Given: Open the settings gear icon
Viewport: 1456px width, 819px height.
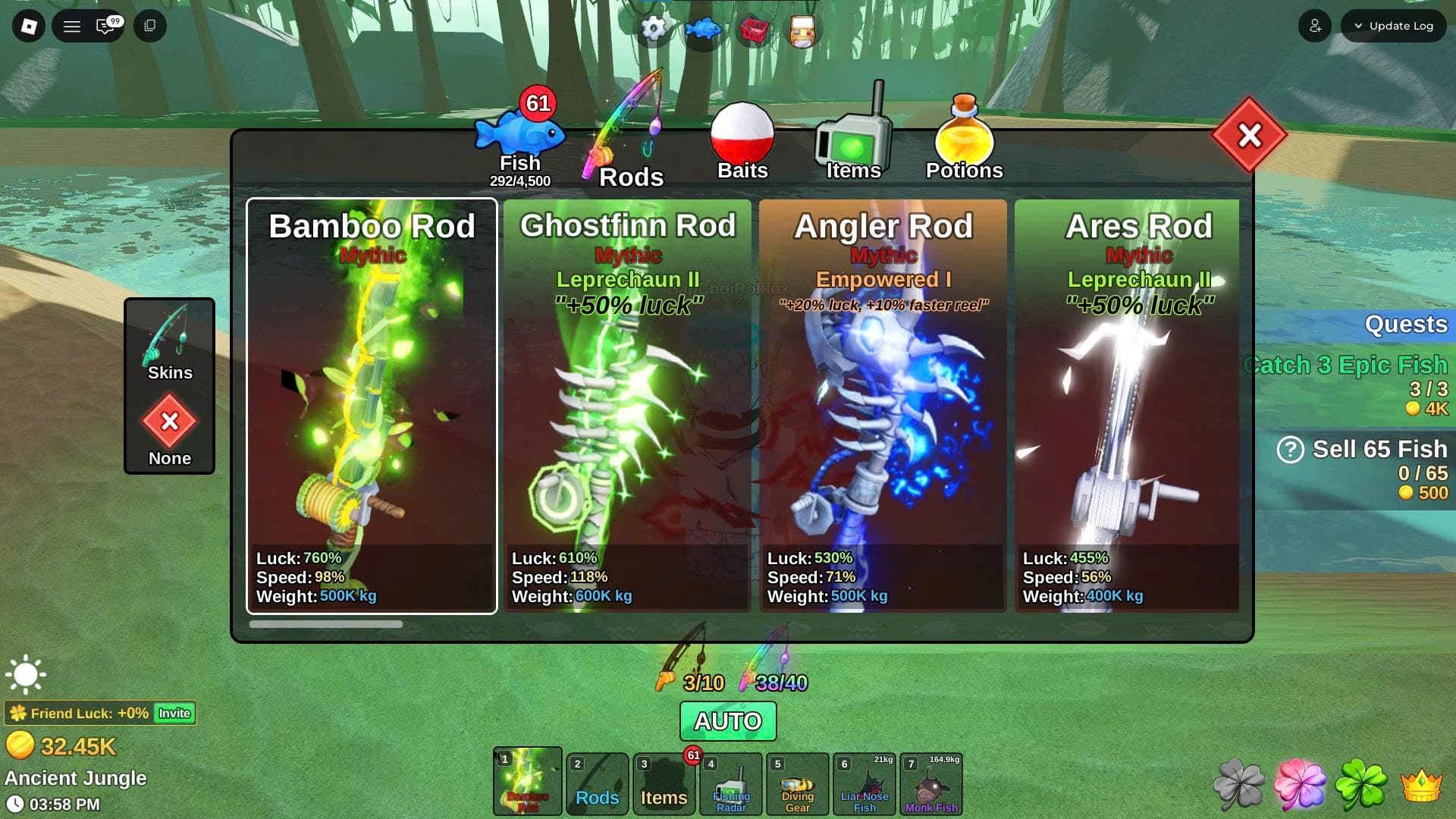Looking at the screenshot, I should tap(653, 29).
